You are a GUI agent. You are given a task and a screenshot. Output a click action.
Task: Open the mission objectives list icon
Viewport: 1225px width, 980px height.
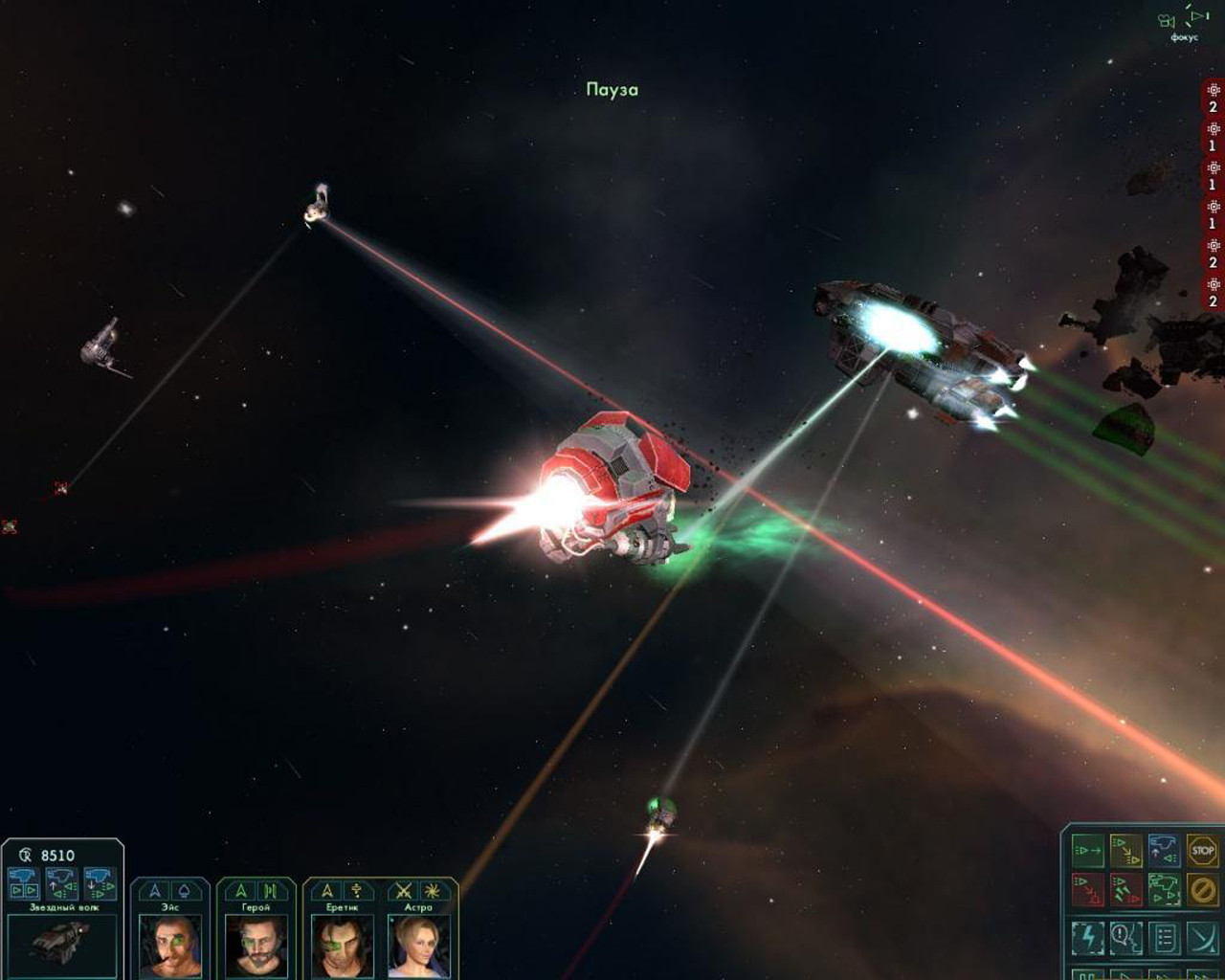[1164, 938]
